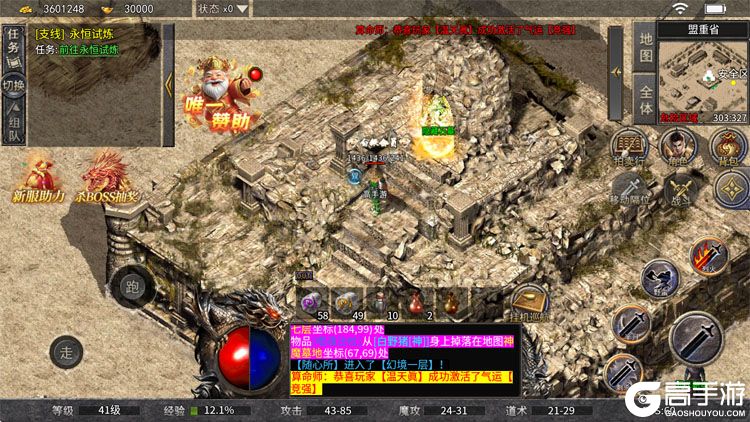Open the 新服助力 event icon
Viewport: 750px width, 422px height.
[x=37, y=178]
